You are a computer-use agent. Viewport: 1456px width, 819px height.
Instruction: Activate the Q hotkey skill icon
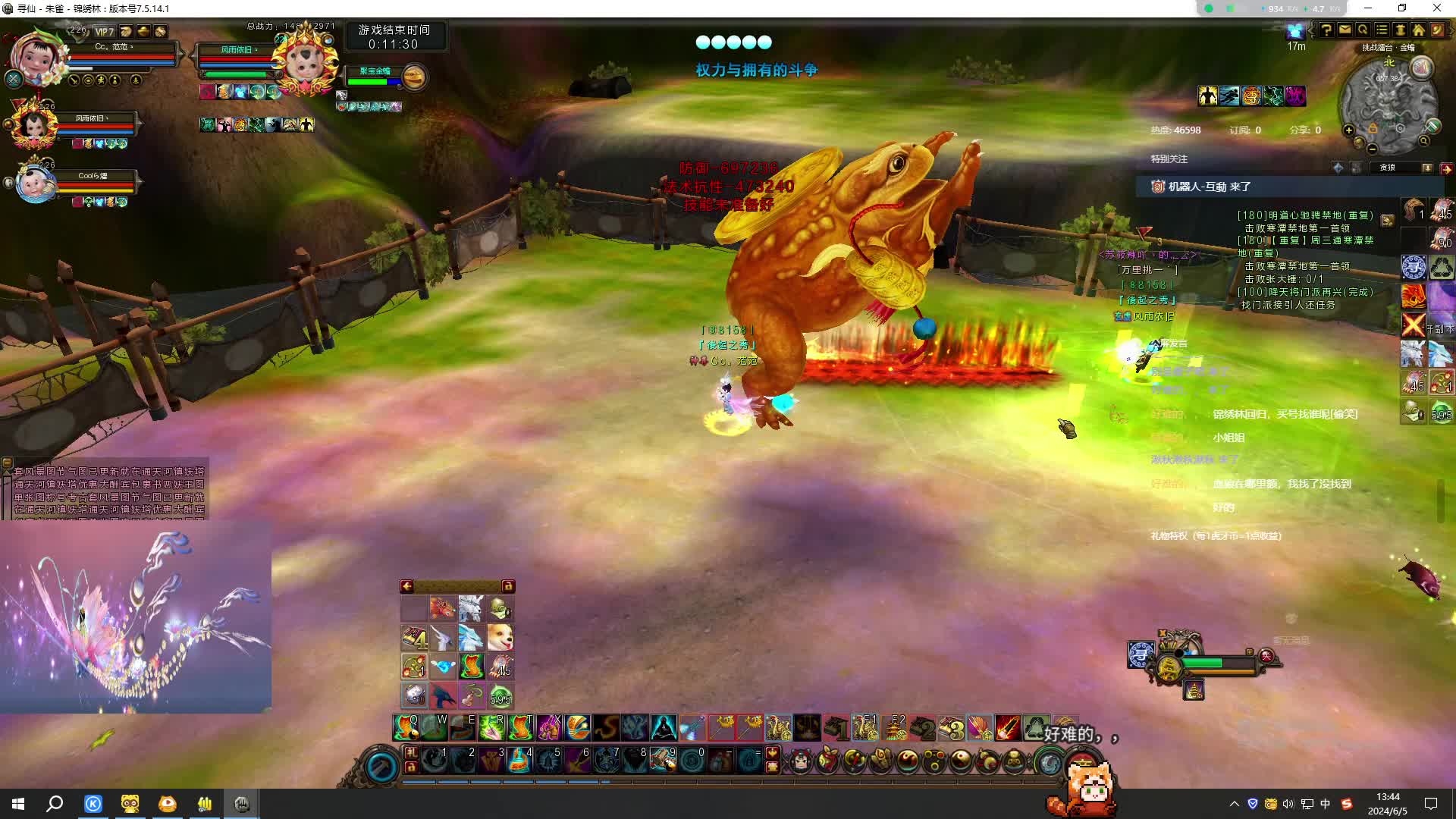tap(406, 727)
